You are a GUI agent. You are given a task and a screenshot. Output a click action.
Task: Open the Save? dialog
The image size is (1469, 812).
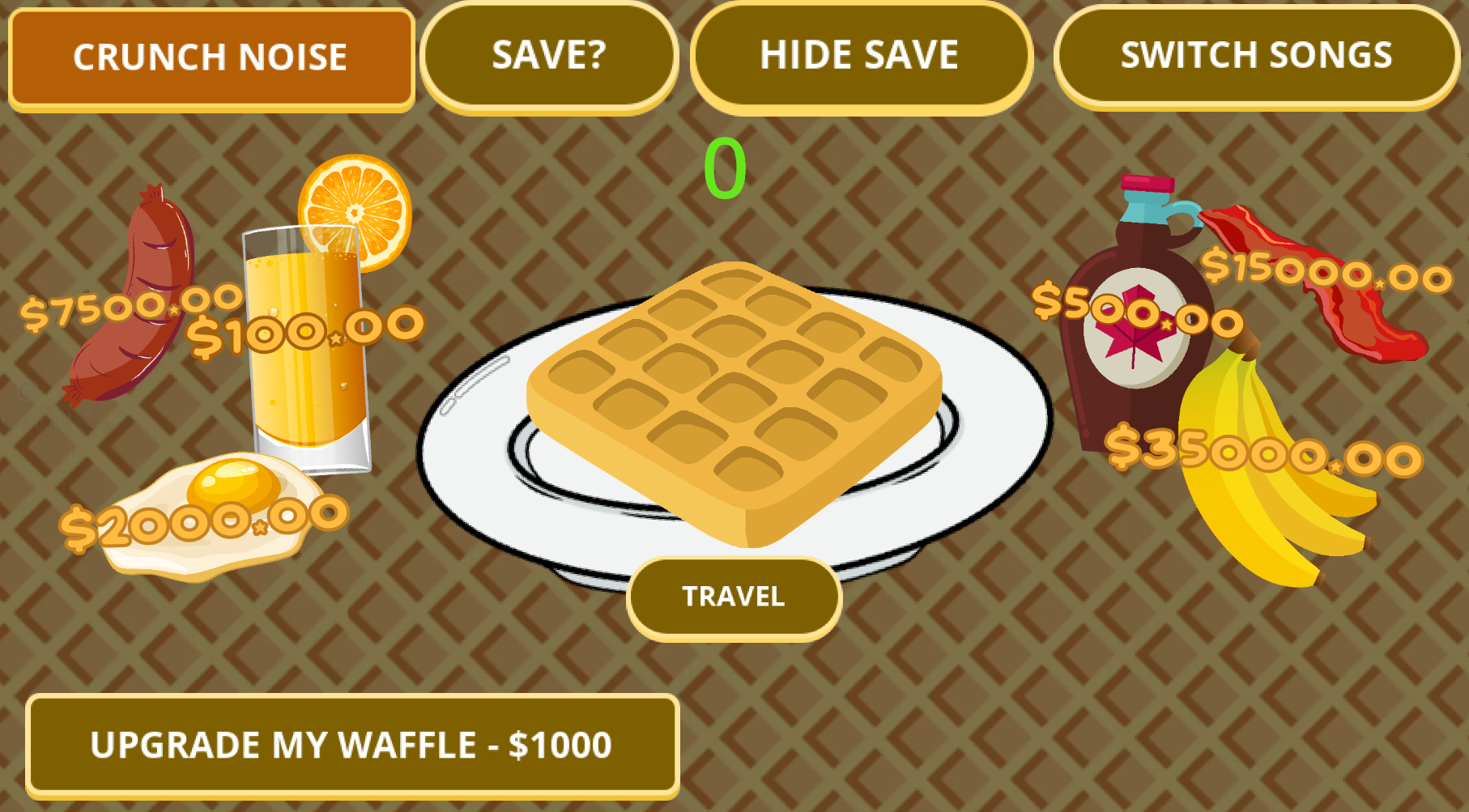(551, 55)
